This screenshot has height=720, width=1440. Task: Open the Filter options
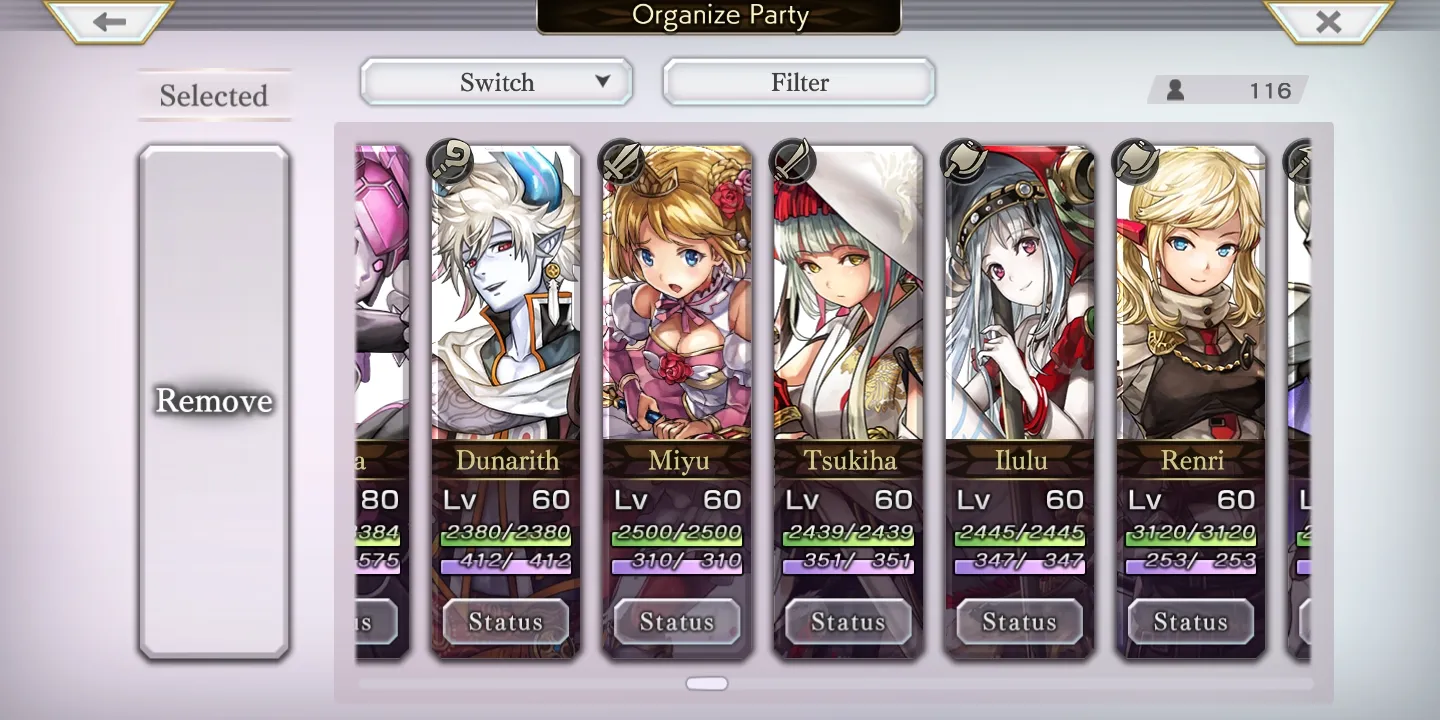799,82
